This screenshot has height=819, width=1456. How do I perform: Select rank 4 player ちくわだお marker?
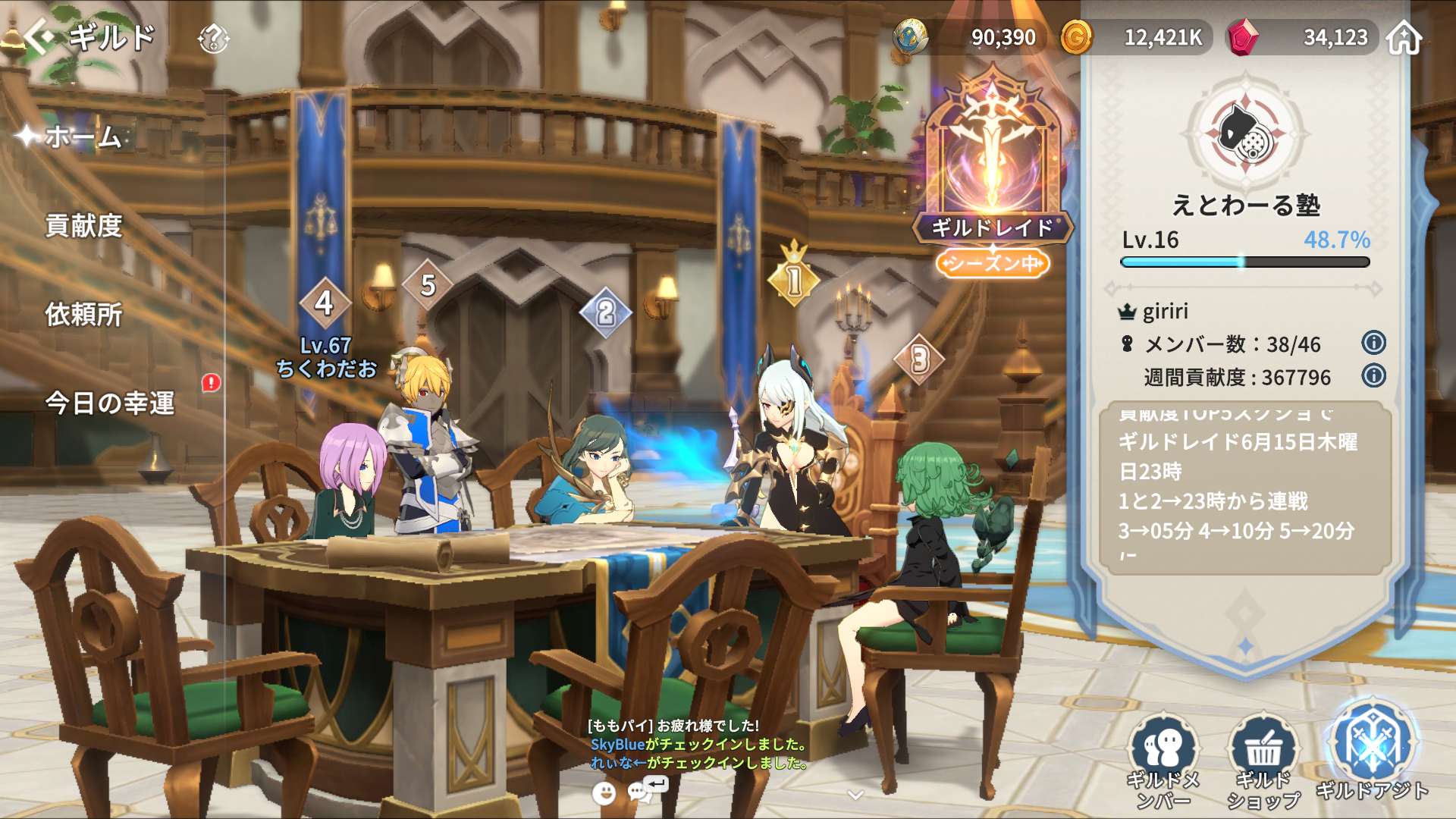click(x=325, y=303)
